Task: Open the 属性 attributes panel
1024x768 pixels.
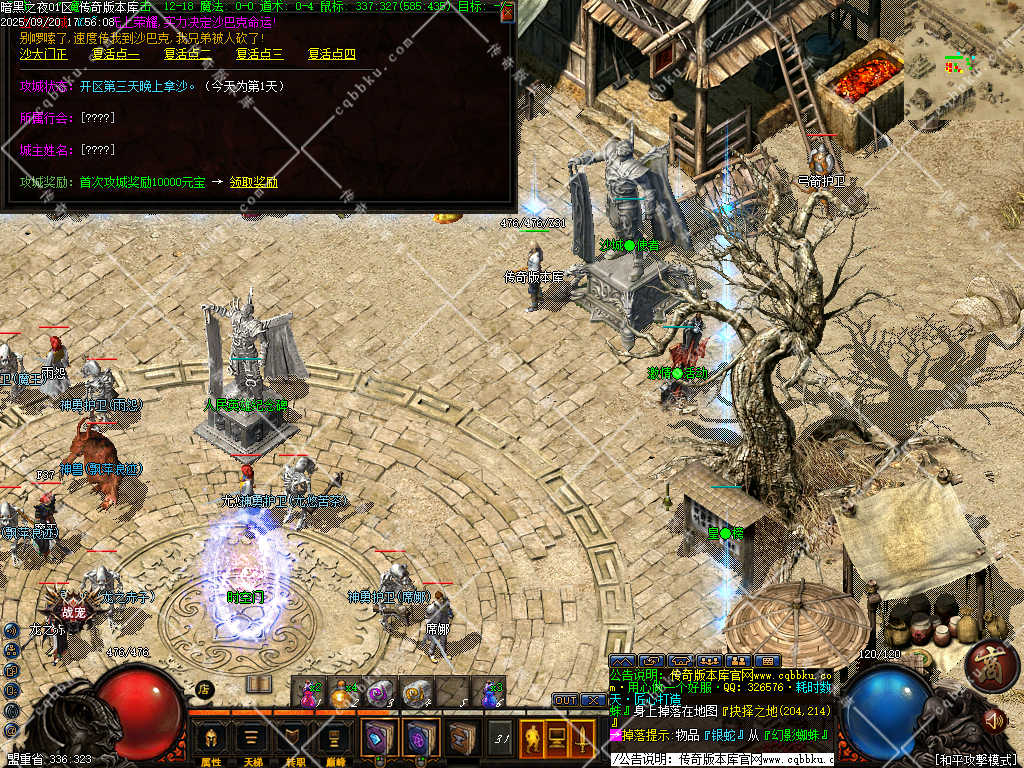Action: pyautogui.click(x=211, y=741)
